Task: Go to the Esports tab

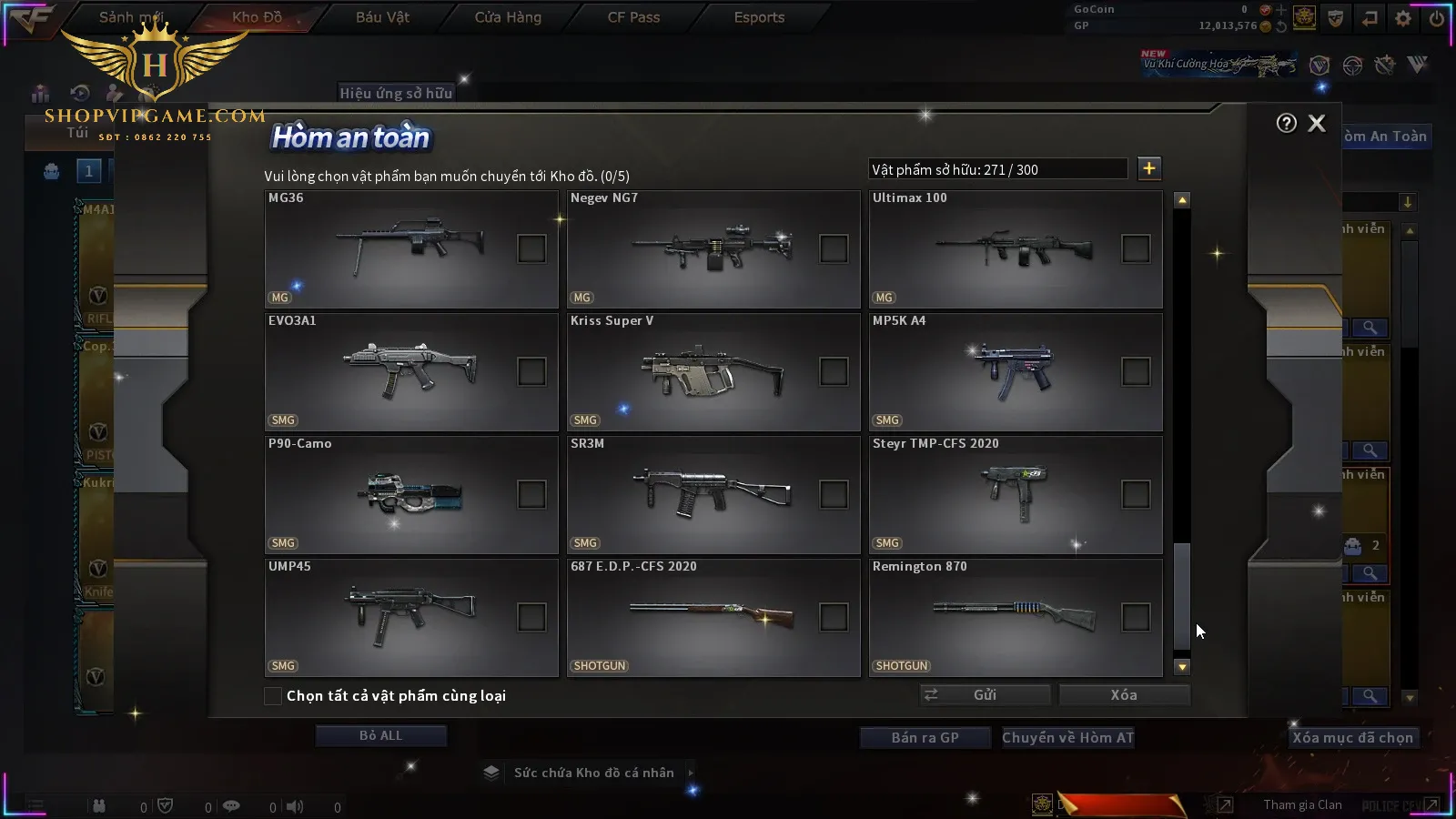Action: tap(759, 17)
